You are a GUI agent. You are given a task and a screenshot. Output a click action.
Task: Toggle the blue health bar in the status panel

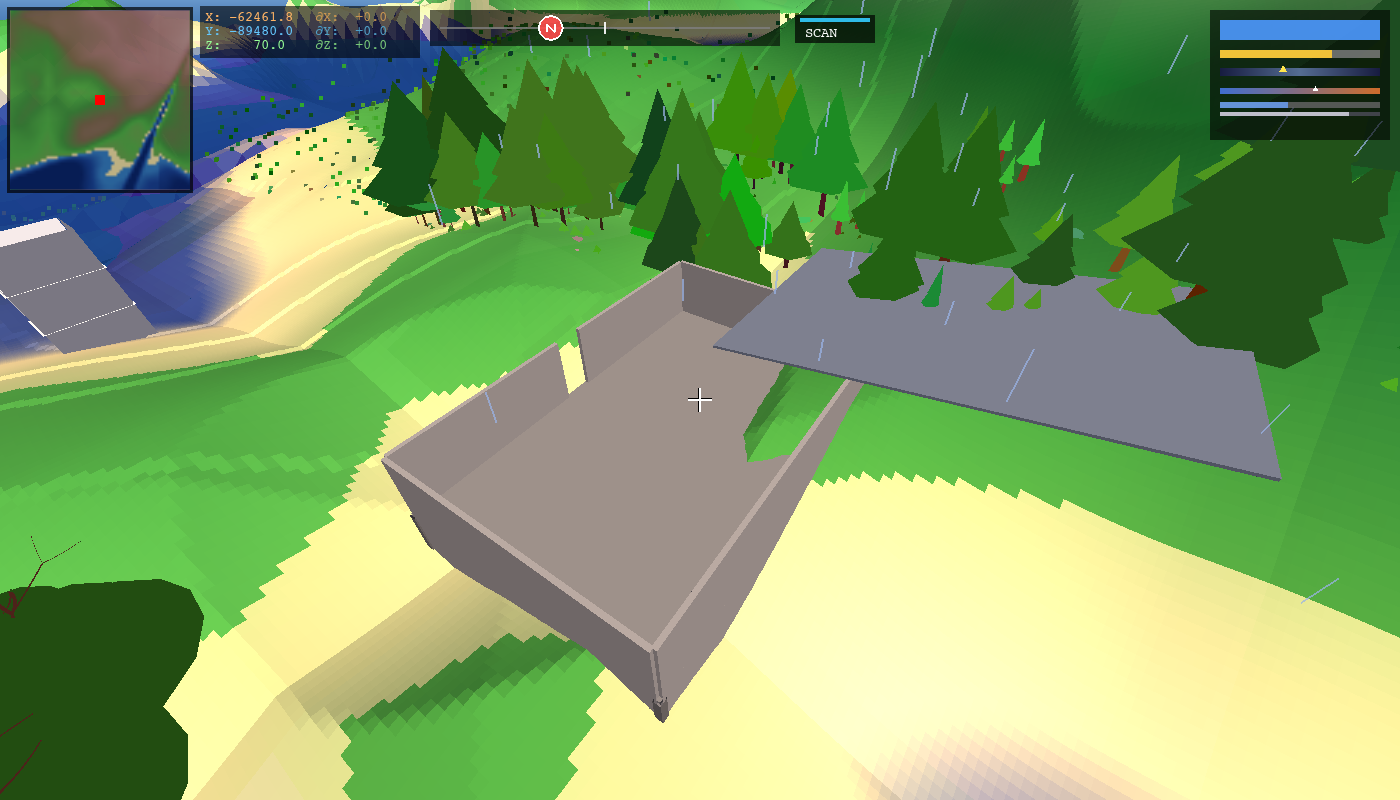(x=1300, y=30)
